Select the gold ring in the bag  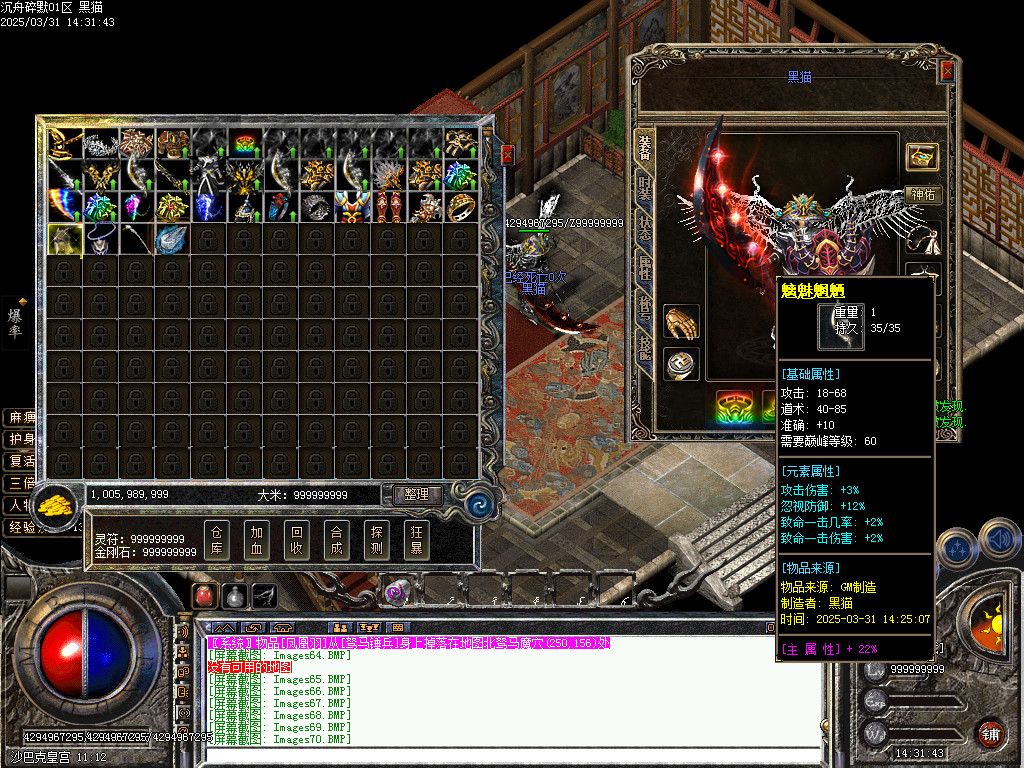point(461,207)
